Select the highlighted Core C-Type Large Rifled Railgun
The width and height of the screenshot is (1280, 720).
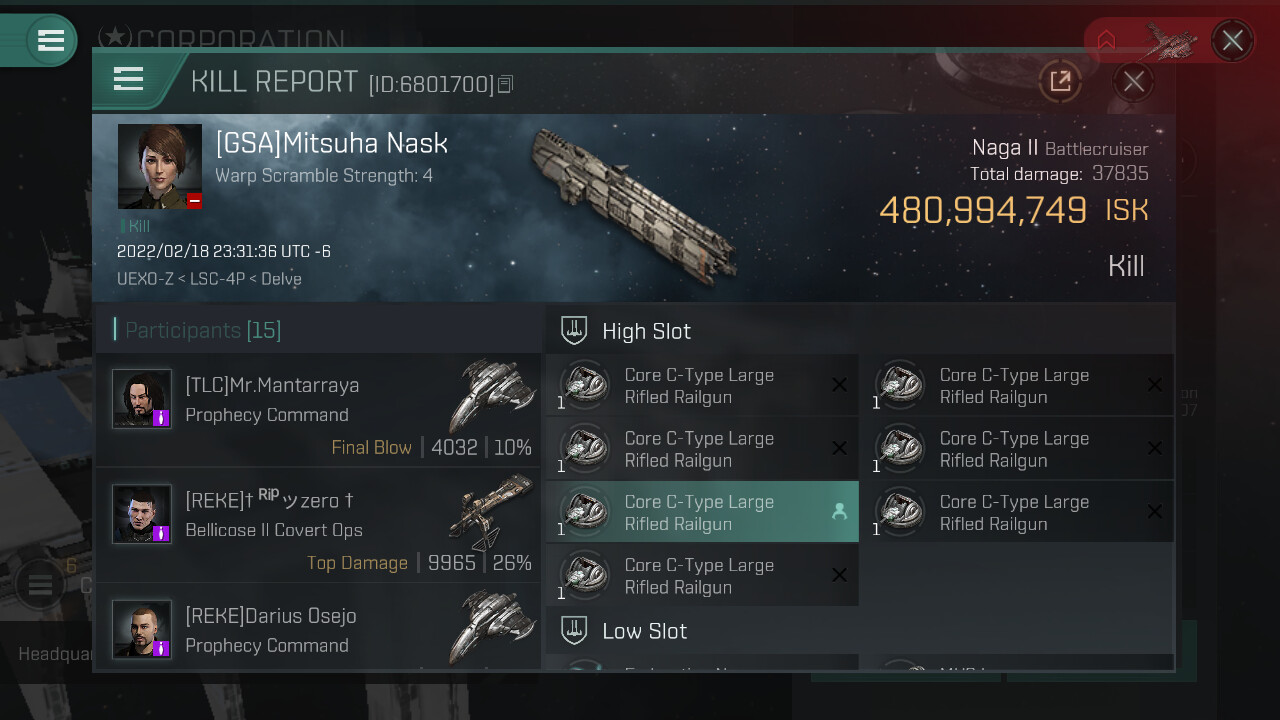pyautogui.click(x=701, y=512)
